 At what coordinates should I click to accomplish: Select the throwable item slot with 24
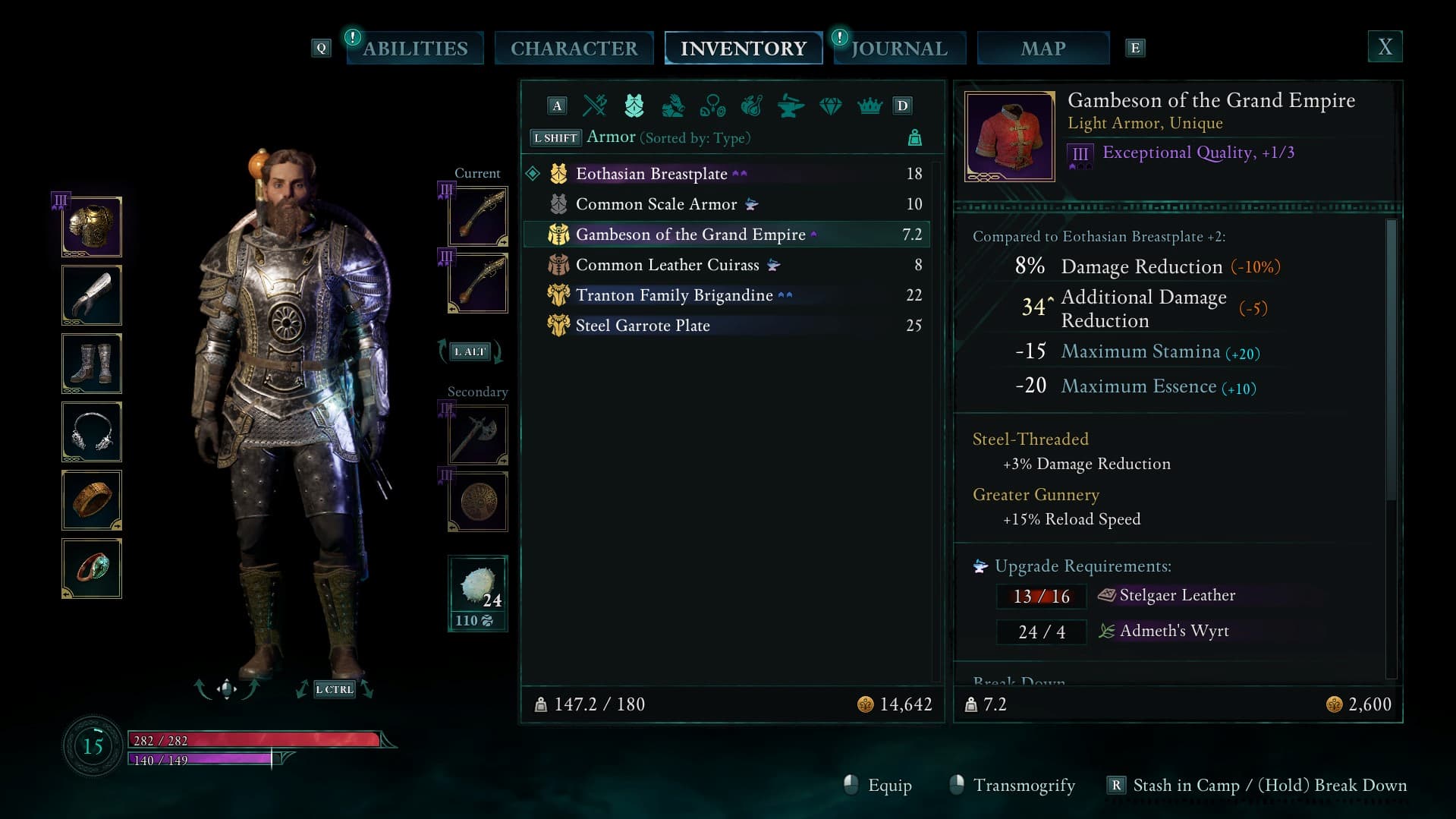click(477, 593)
